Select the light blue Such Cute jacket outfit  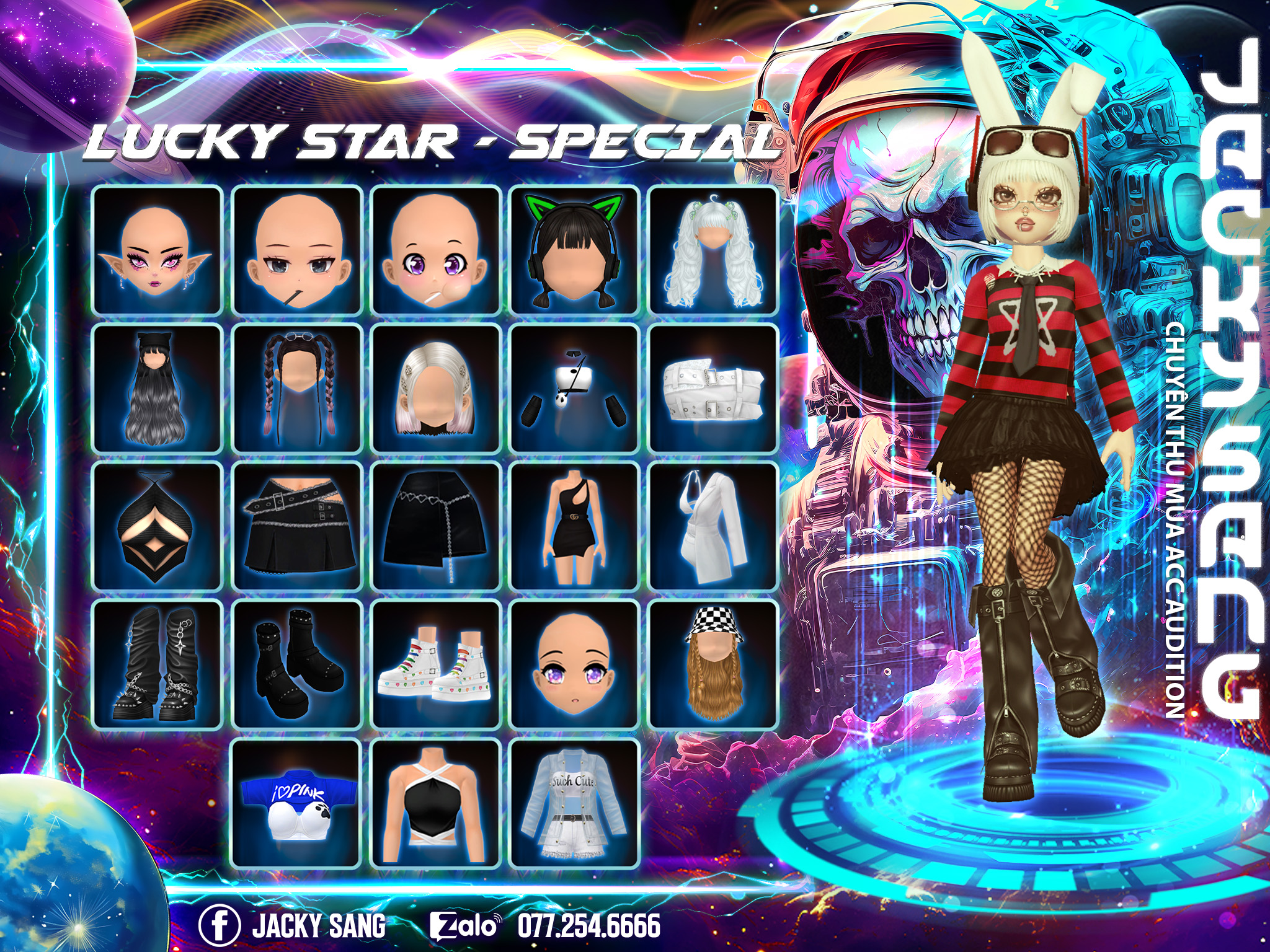click(x=574, y=803)
